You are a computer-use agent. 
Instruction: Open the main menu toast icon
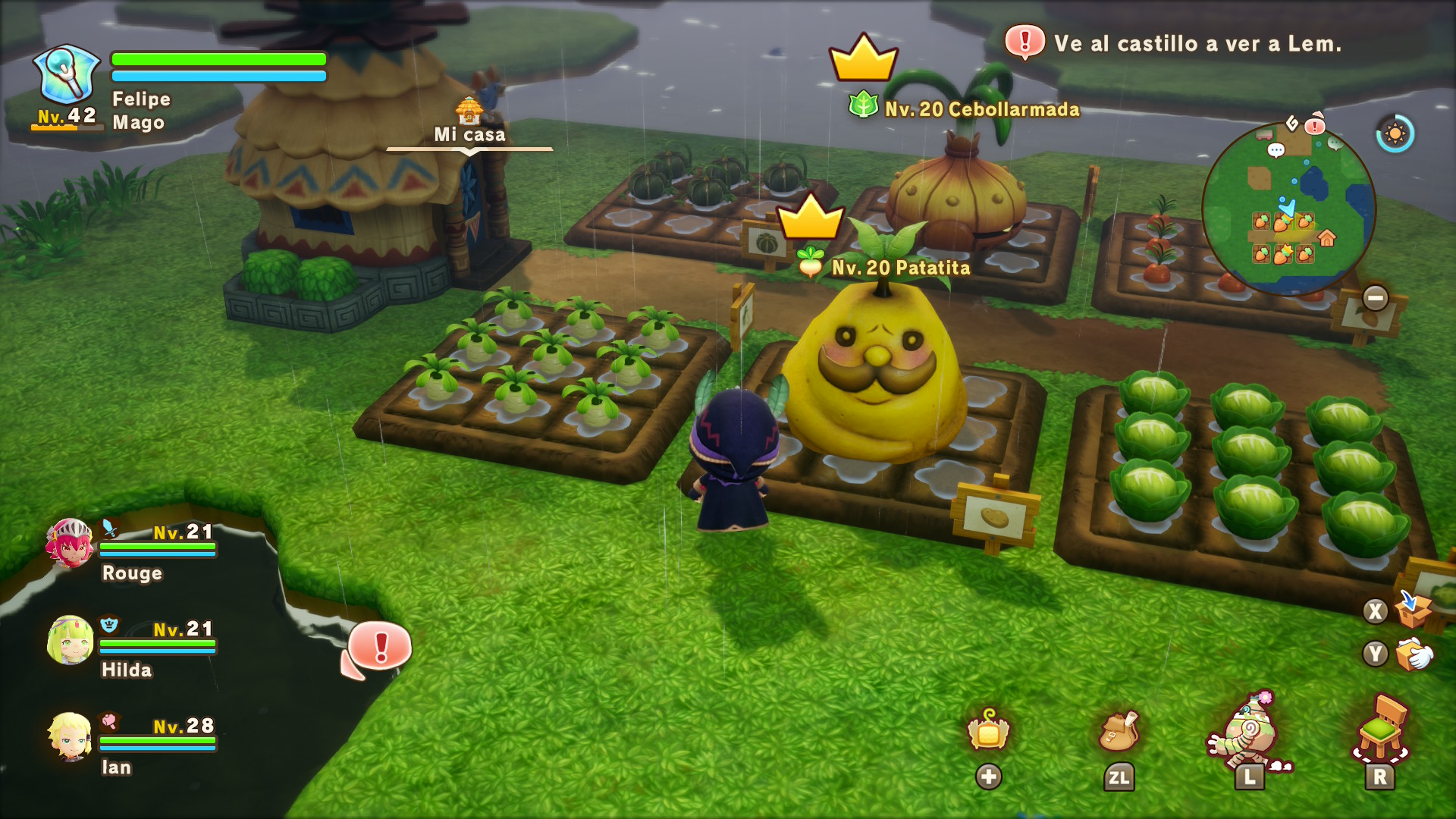point(988,732)
